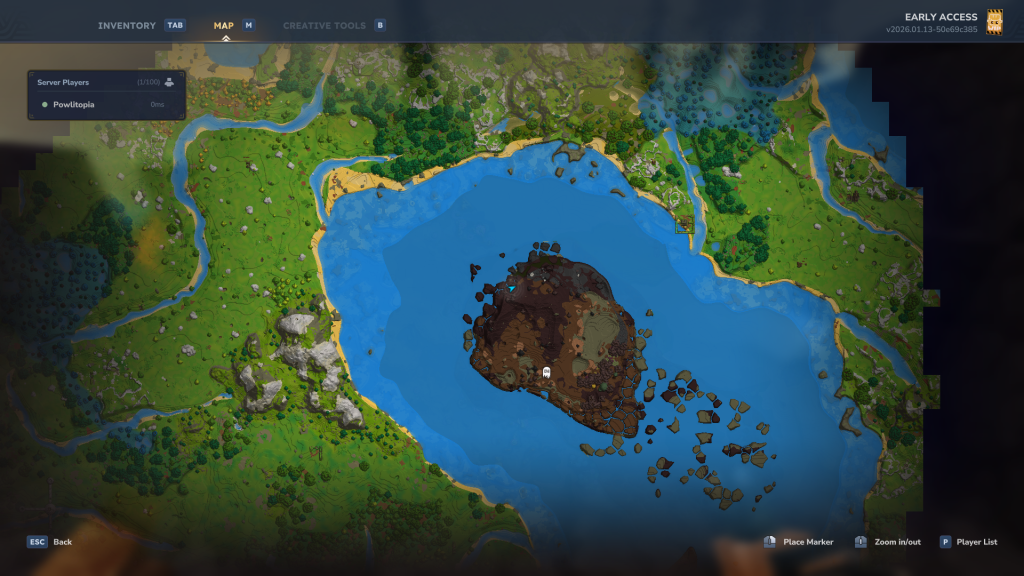
Task: Select the Map tab
Action: click(224, 25)
